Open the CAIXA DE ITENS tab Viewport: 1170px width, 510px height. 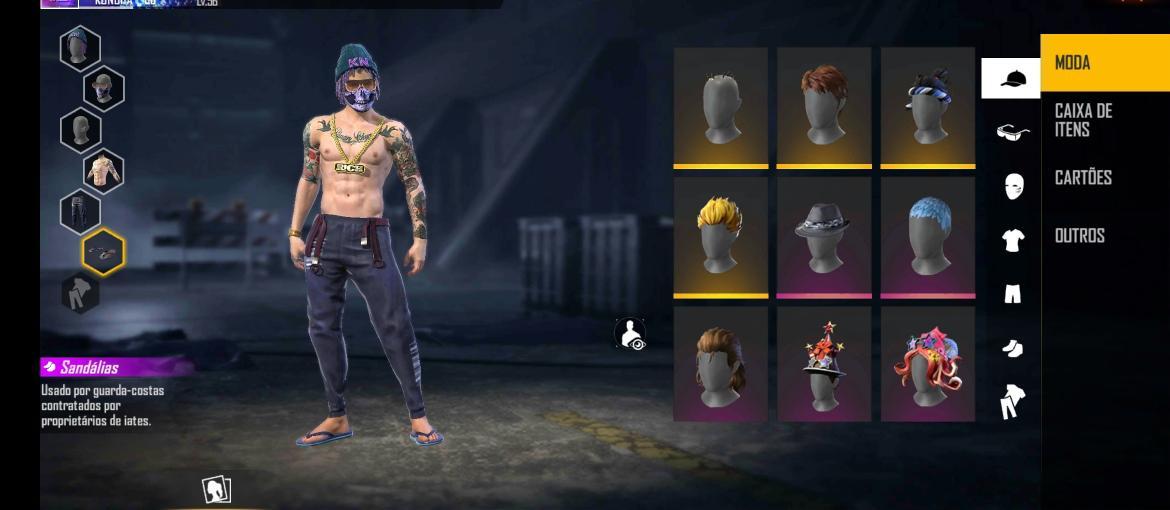[1103, 120]
